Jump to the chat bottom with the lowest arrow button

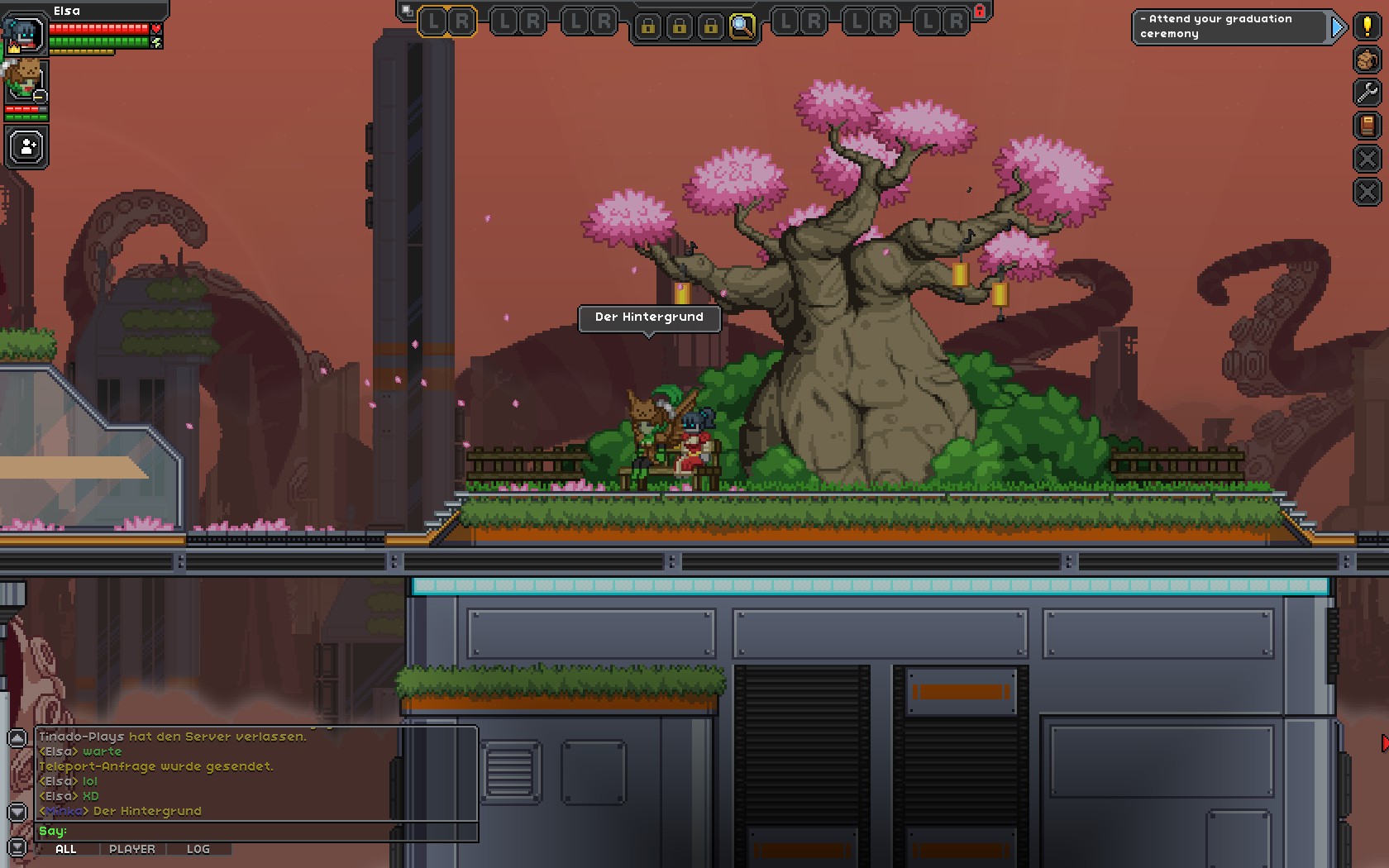point(17,848)
